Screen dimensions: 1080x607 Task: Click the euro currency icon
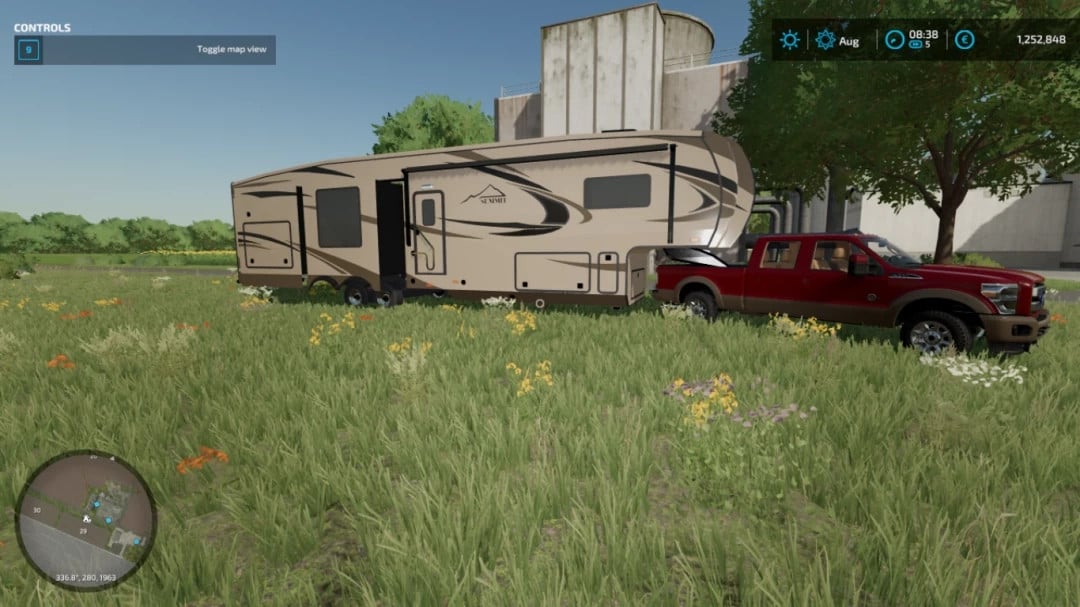(964, 40)
